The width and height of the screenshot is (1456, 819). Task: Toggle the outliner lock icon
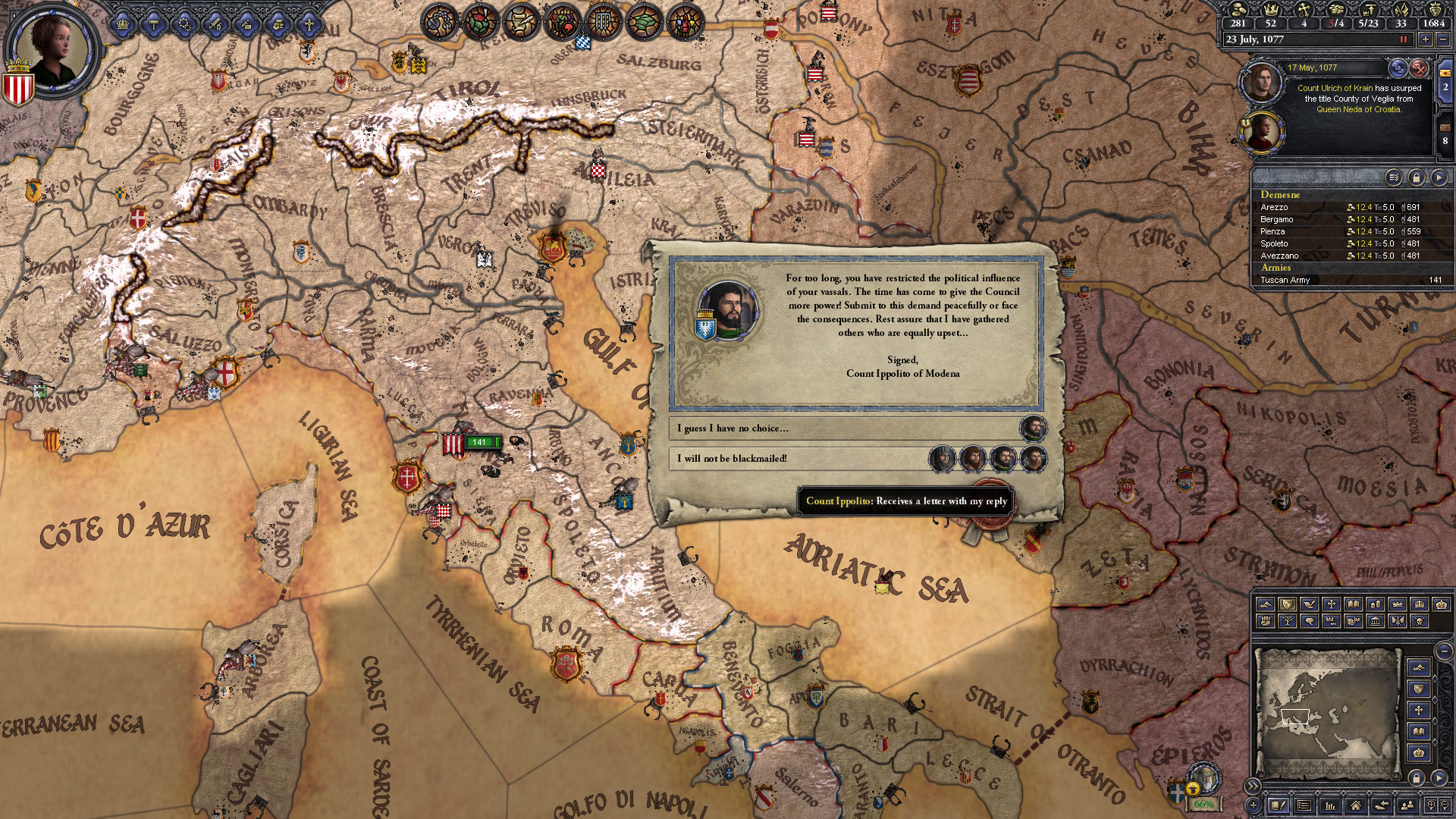(x=1417, y=177)
